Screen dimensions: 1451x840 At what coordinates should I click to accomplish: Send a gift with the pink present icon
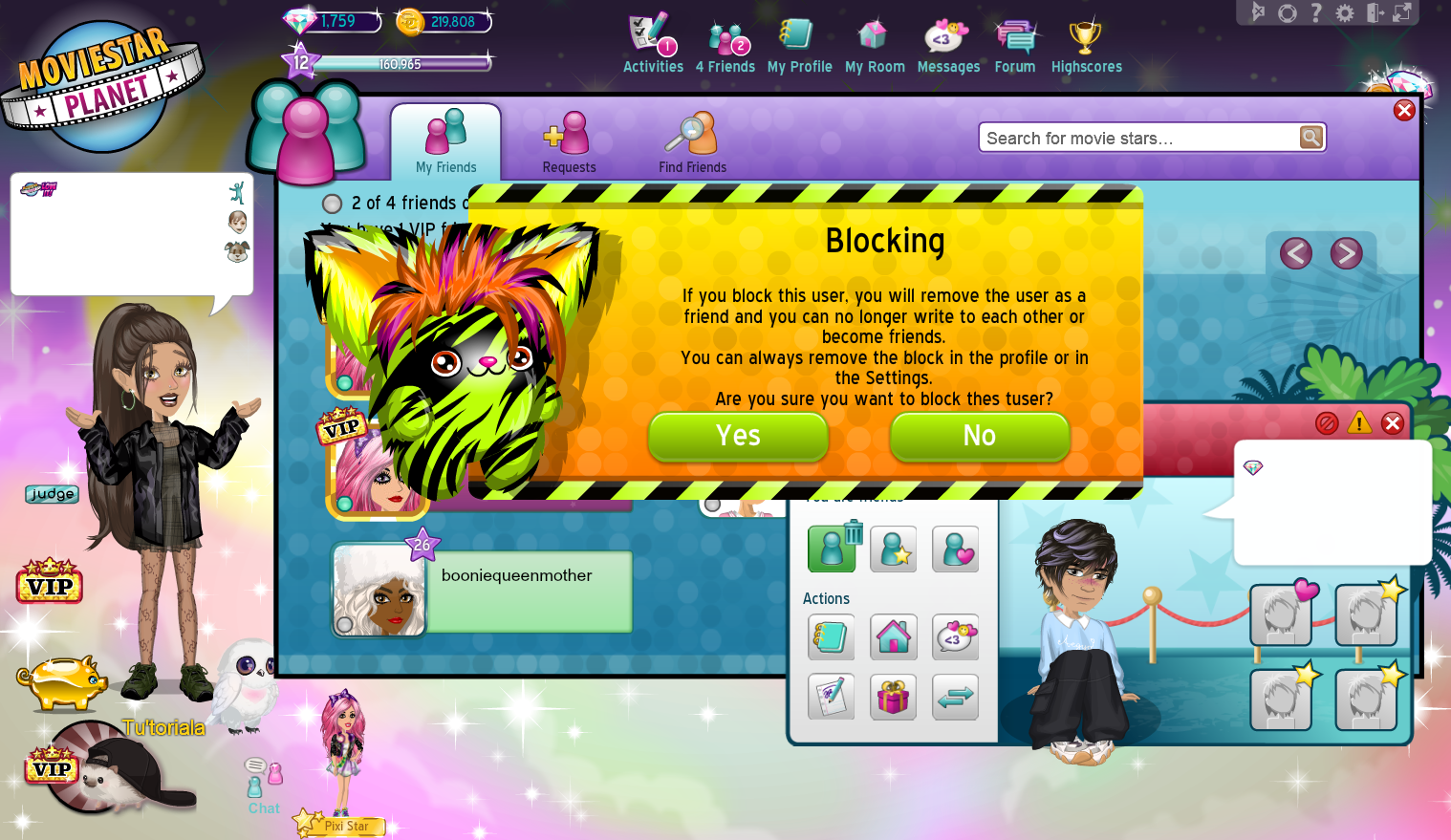coord(893,697)
